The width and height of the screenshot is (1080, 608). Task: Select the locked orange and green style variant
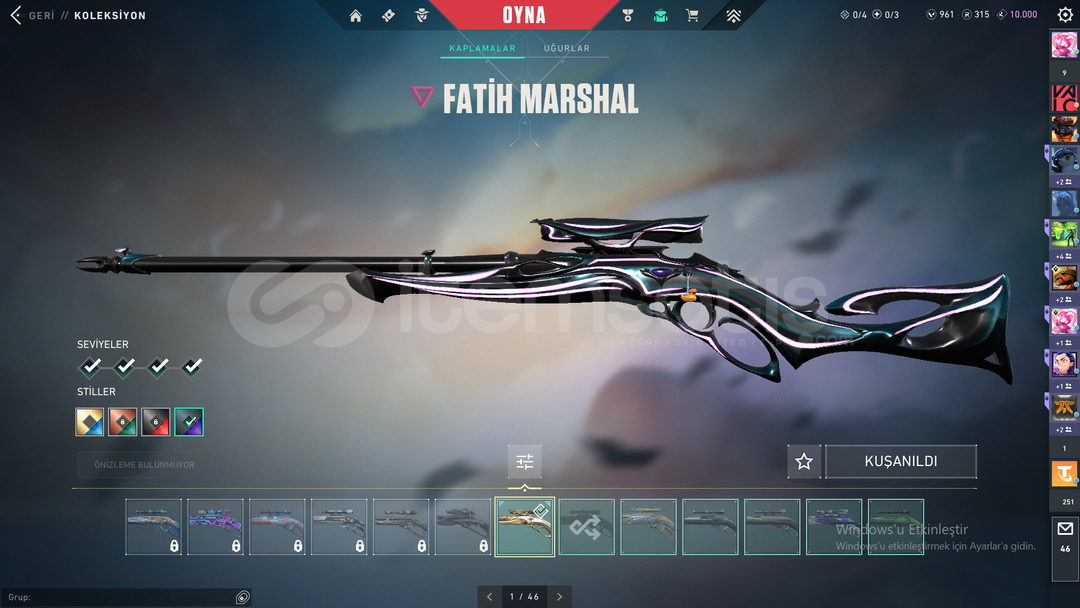[123, 422]
